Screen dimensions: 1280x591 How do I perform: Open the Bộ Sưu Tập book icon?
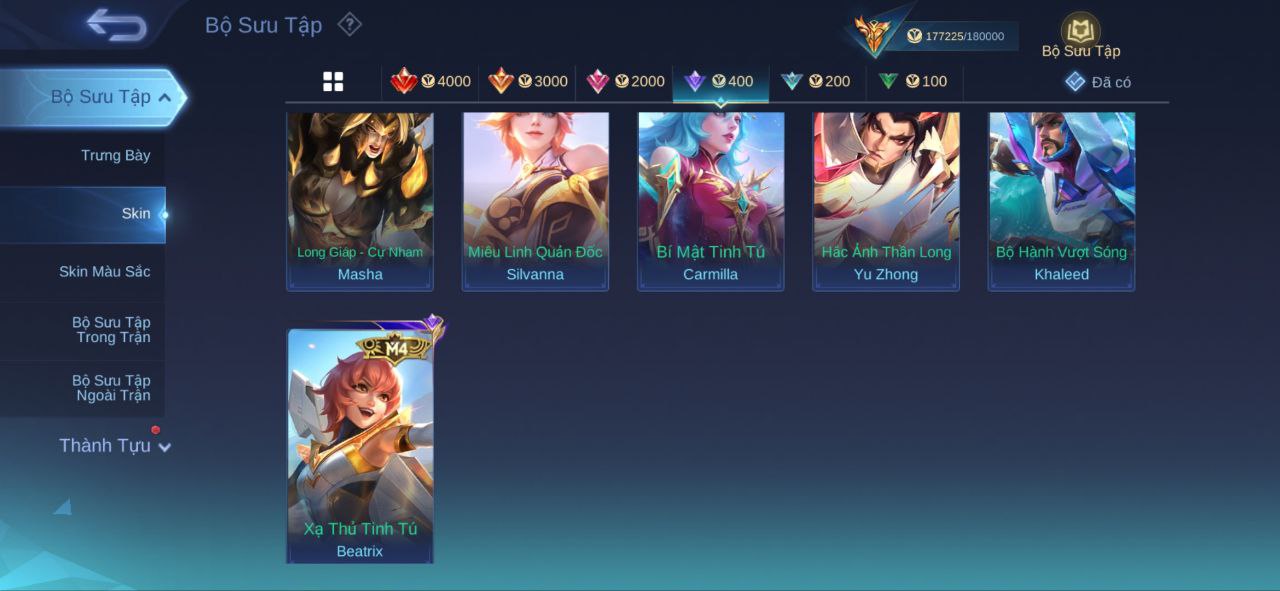pos(1080,32)
